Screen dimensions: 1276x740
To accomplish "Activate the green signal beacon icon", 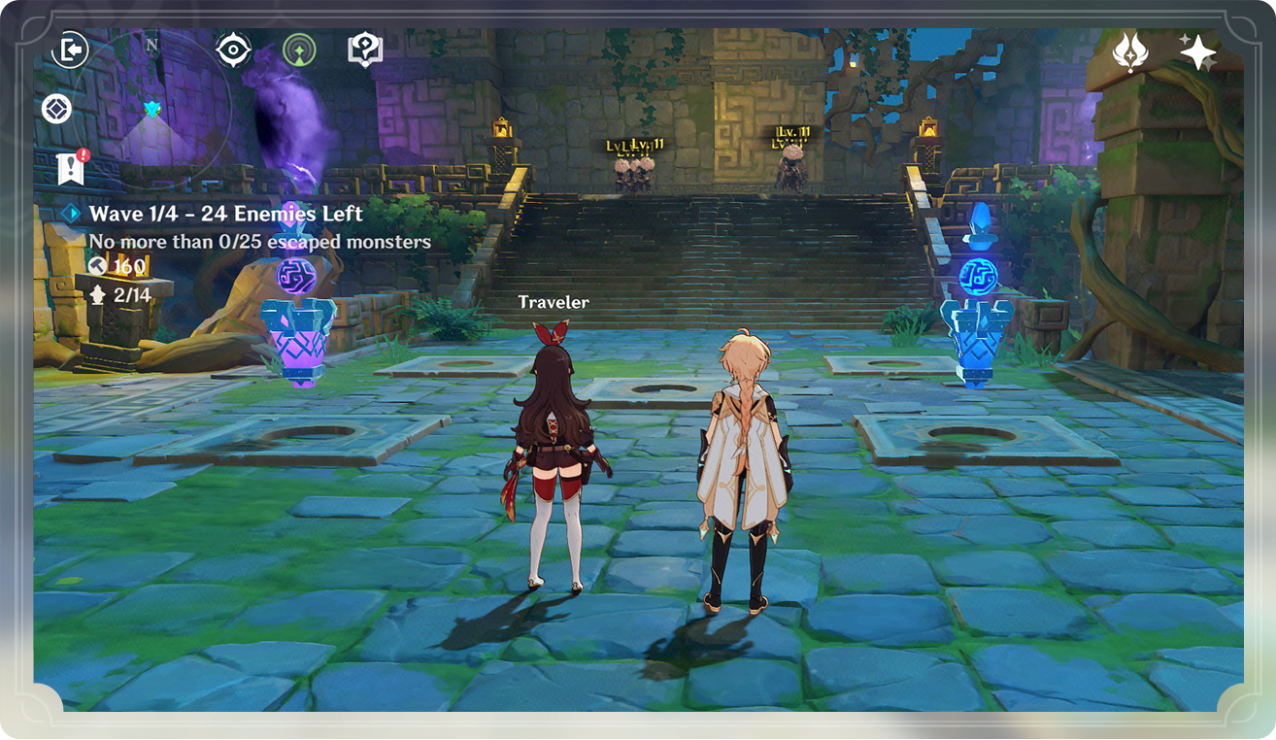I will (299, 50).
